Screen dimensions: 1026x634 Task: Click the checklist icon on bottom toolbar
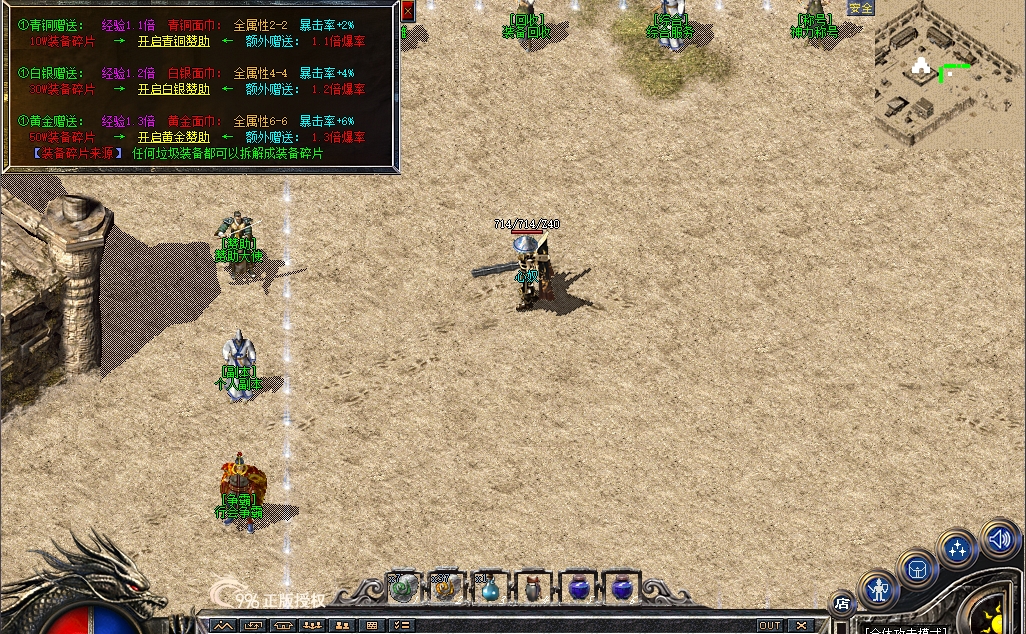click(x=401, y=626)
